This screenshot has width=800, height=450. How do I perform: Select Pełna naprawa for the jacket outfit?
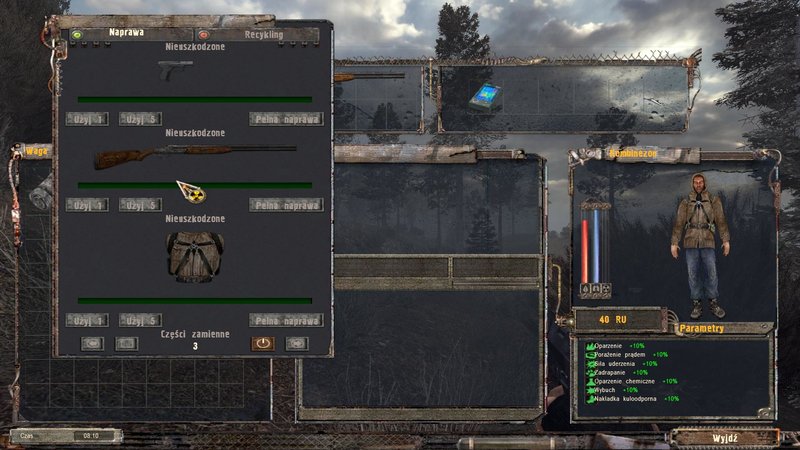(286, 320)
